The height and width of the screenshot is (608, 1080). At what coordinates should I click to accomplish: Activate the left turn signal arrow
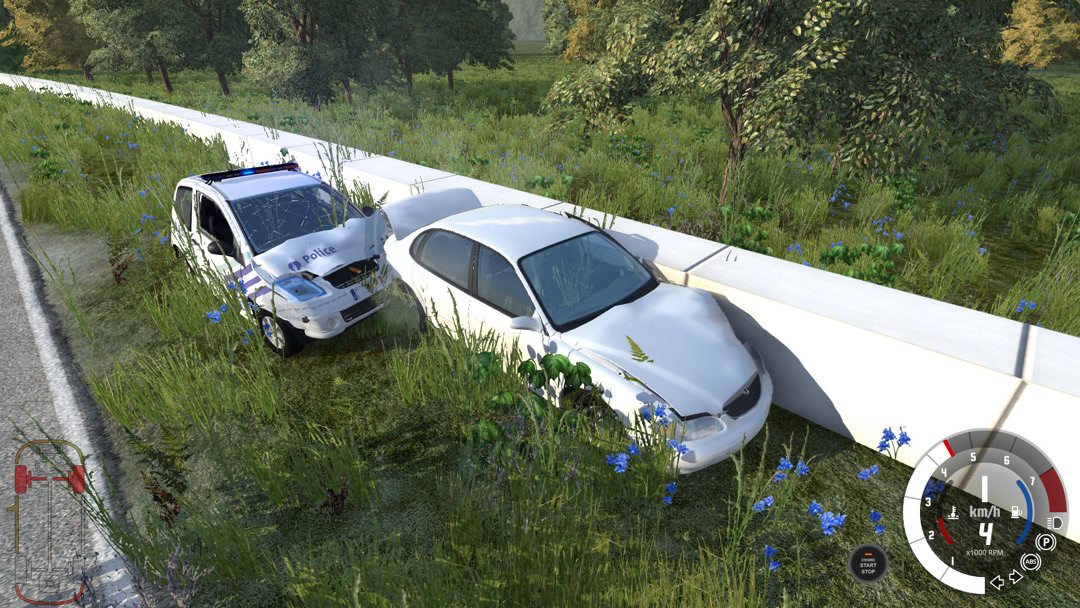click(x=996, y=582)
